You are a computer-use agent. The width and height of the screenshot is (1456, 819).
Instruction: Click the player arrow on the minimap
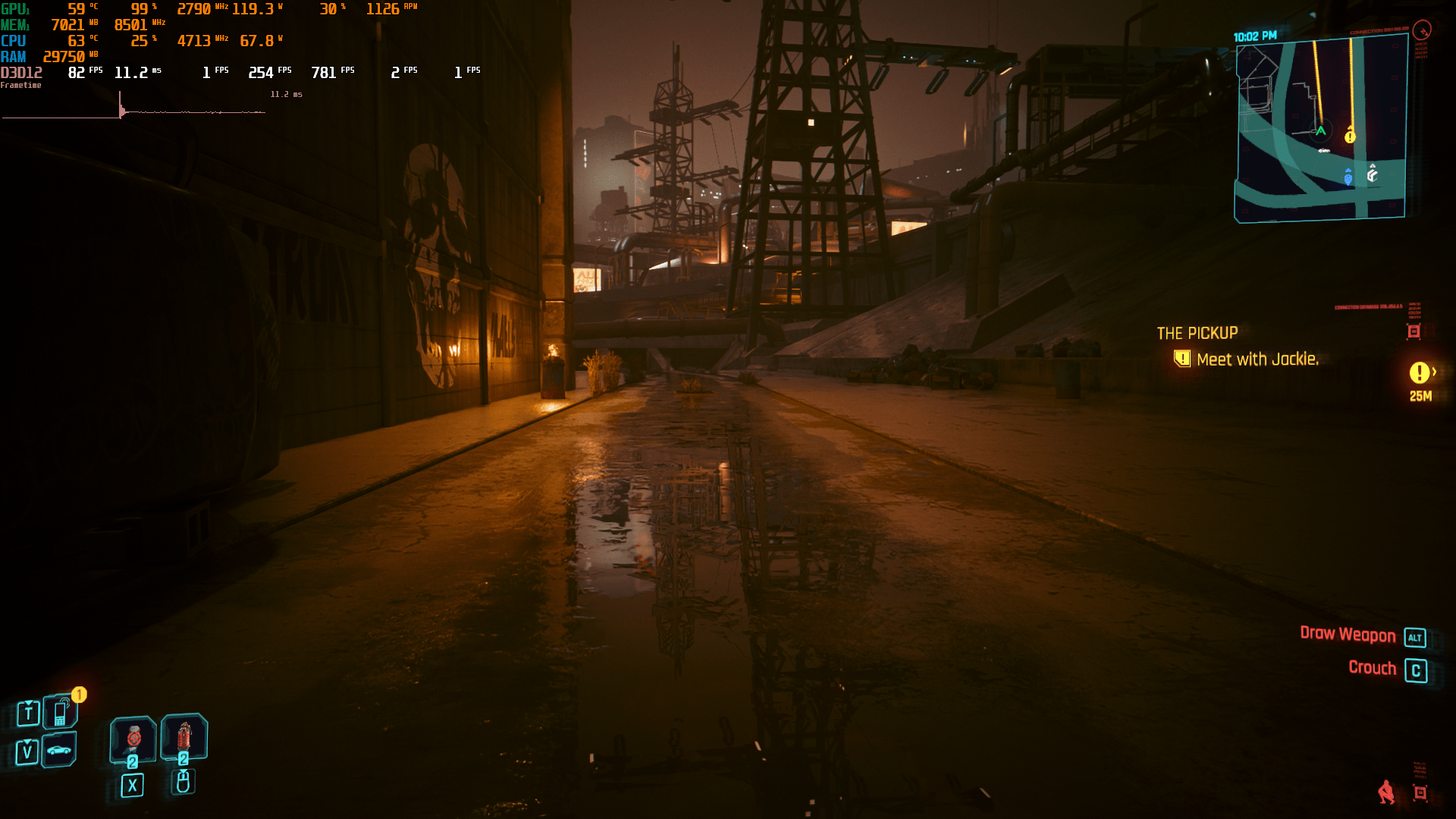point(1320,131)
